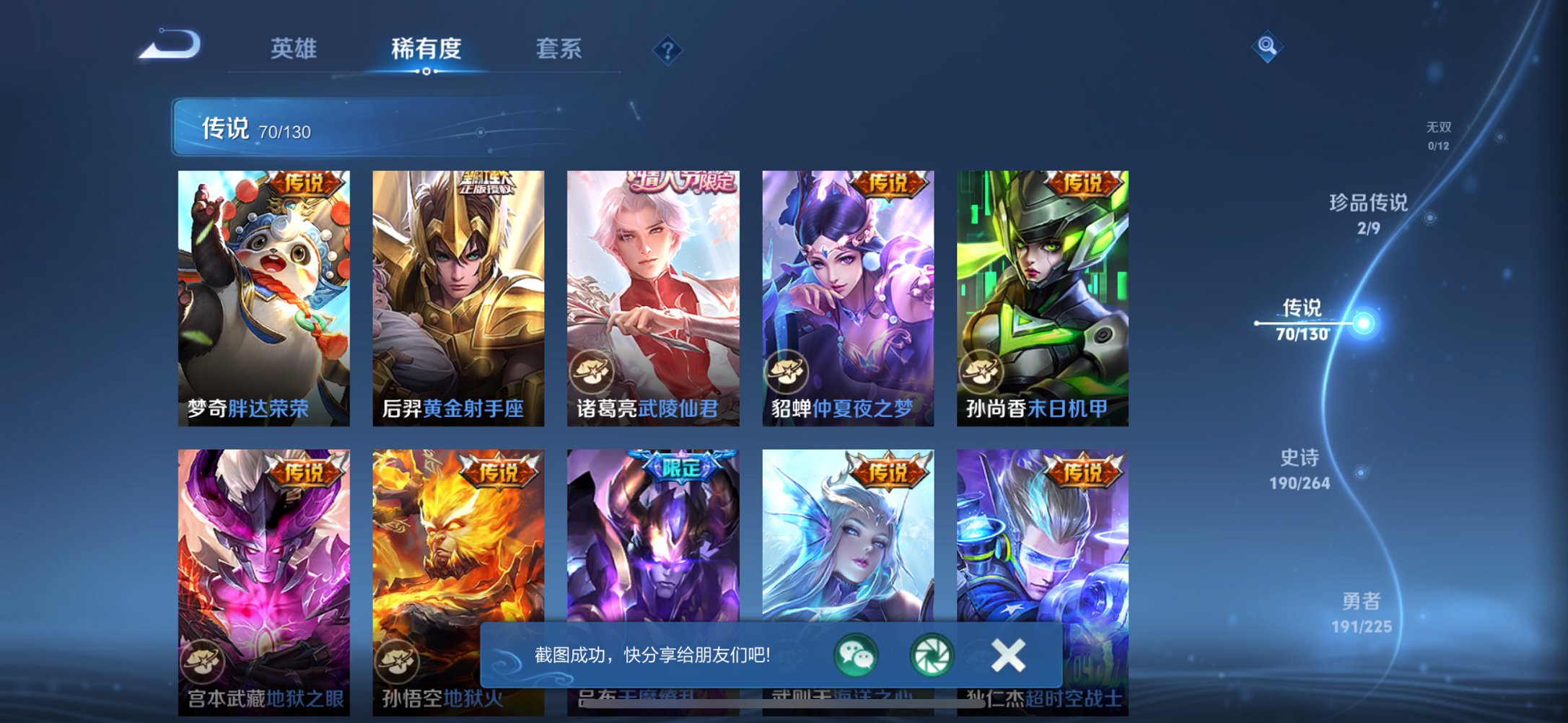Click the help question mark icon
This screenshot has width=1568, height=723.
(667, 51)
